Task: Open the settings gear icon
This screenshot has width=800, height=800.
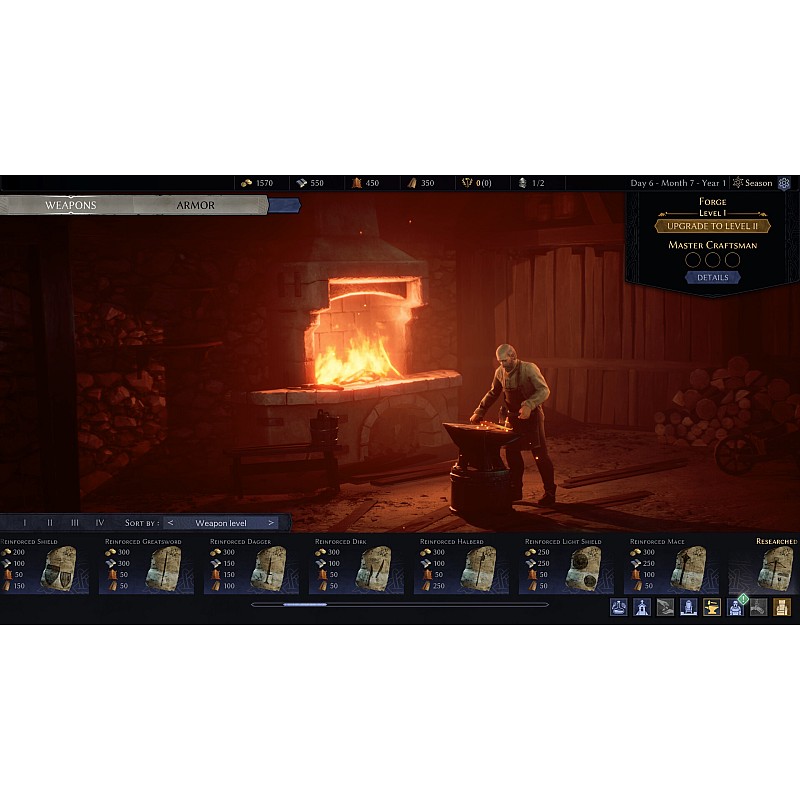Action: [784, 183]
